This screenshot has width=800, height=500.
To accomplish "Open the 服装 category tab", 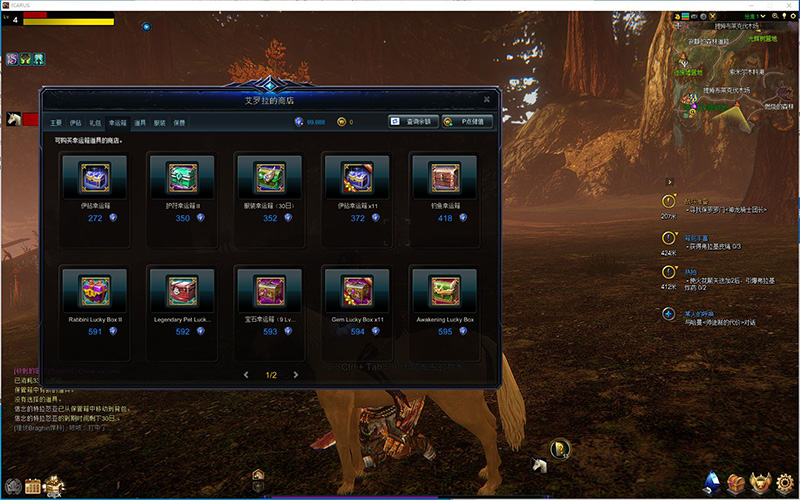I will [x=159, y=122].
